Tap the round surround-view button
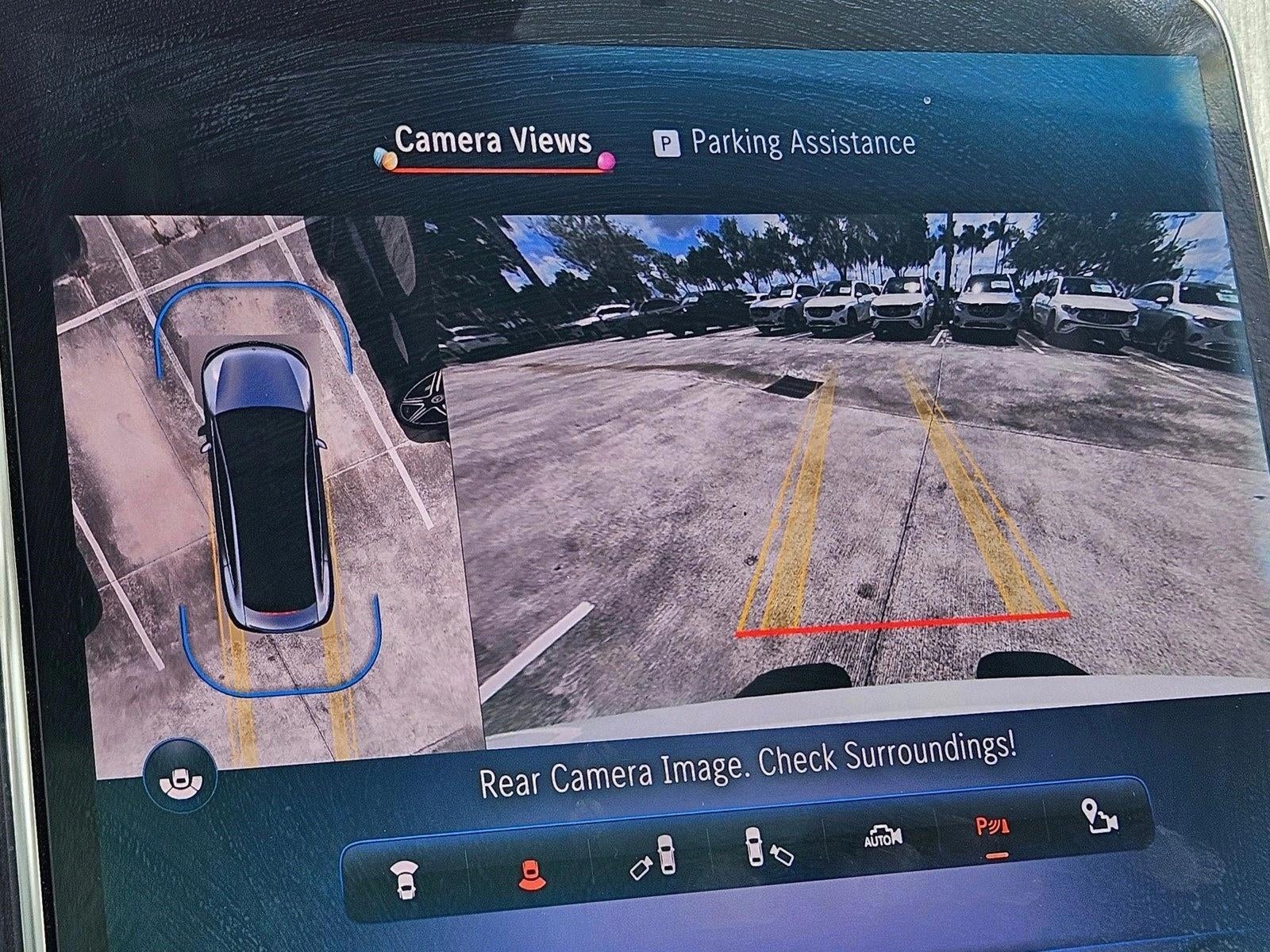 click(x=182, y=777)
